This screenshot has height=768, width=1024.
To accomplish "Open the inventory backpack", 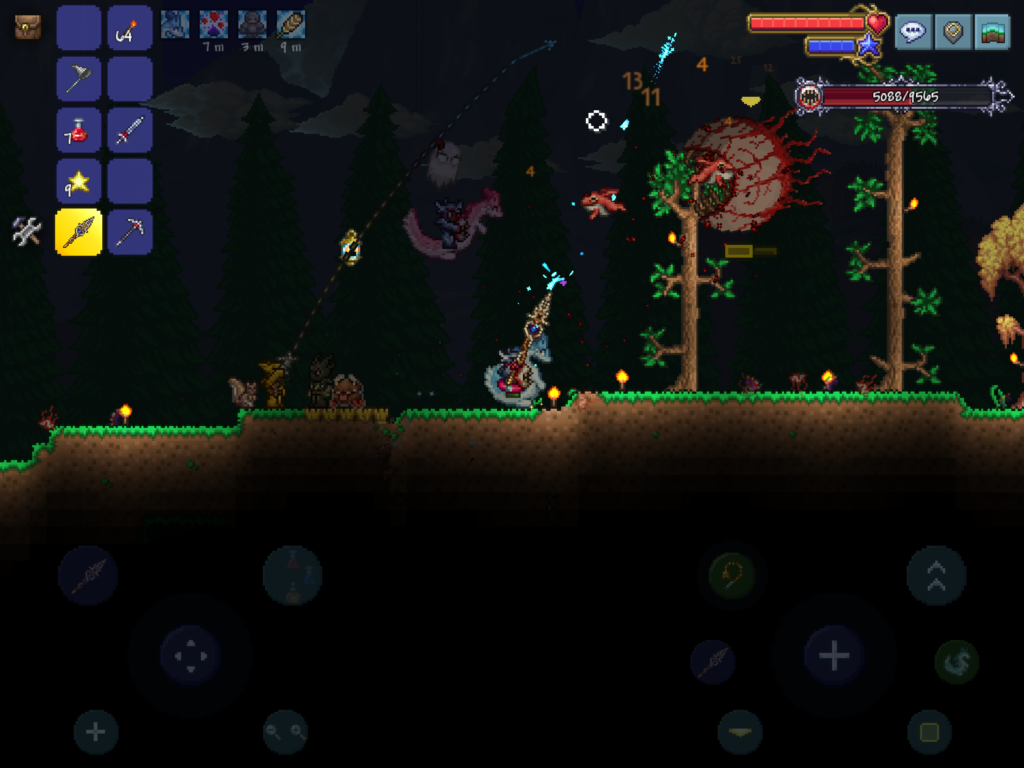I will [x=27, y=27].
